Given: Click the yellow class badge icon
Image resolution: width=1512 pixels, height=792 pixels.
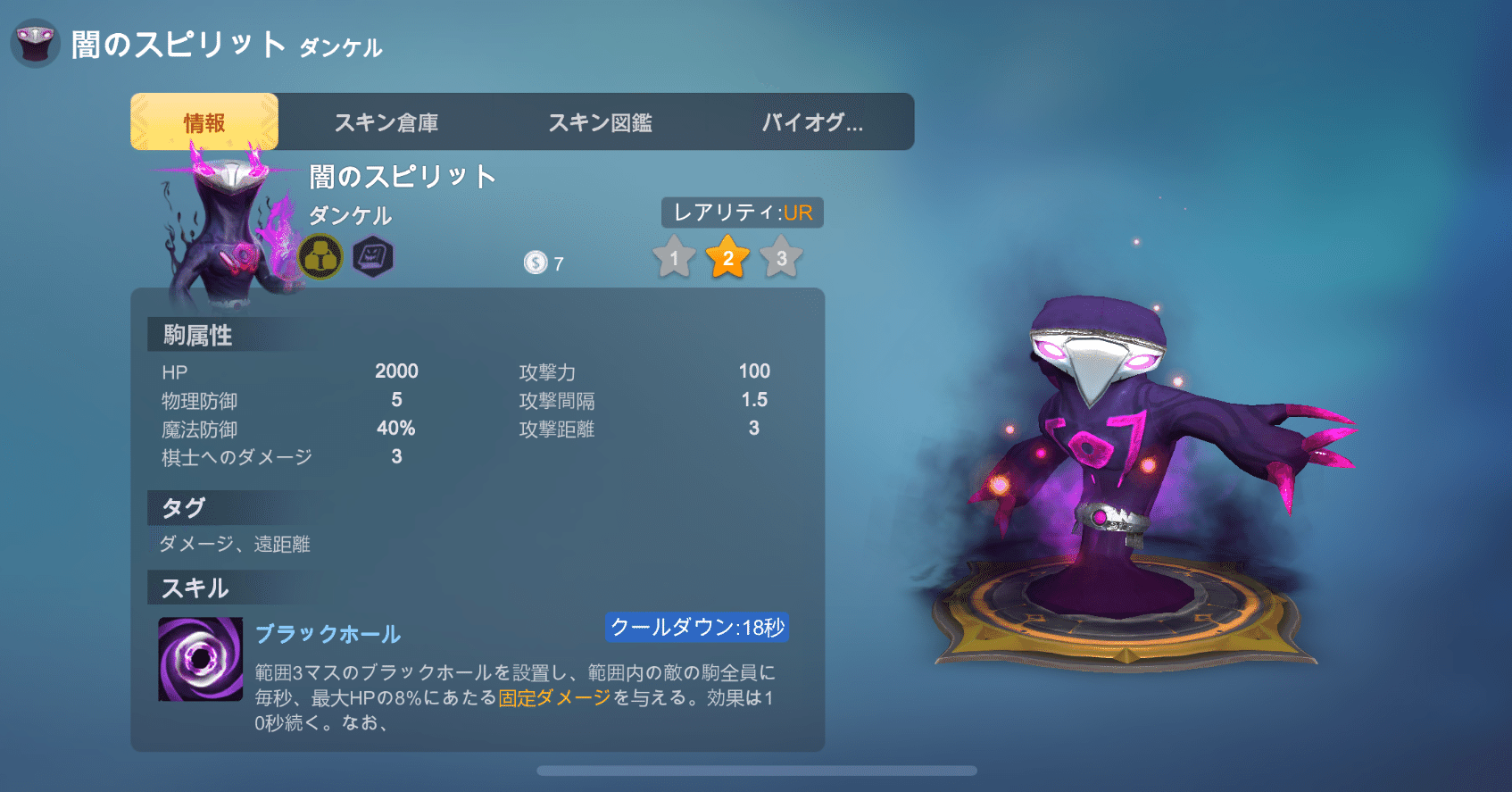Looking at the screenshot, I should [321, 256].
